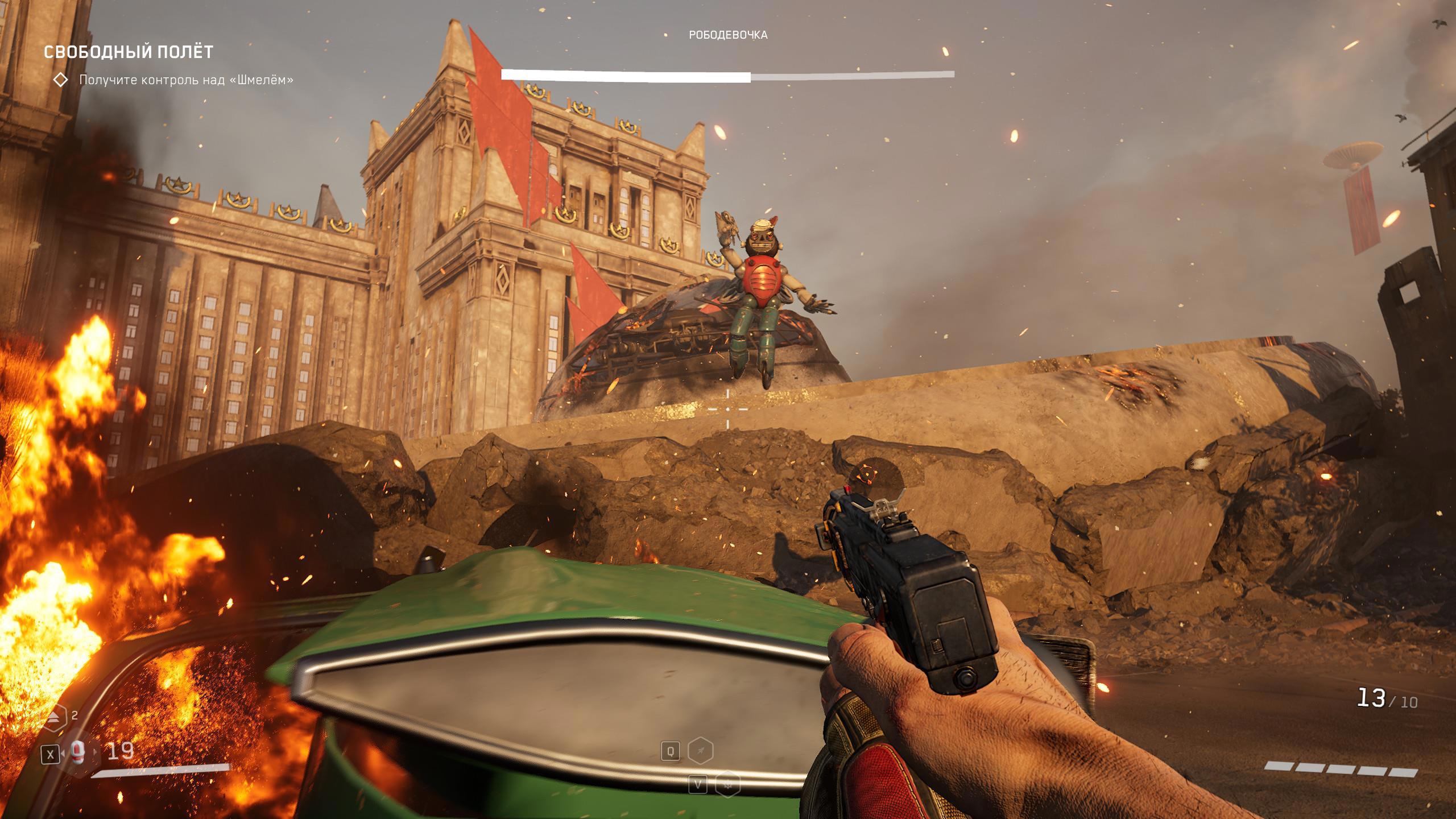
Task: Open the «Свободный полёт» quest tracker
Action: click(129, 52)
